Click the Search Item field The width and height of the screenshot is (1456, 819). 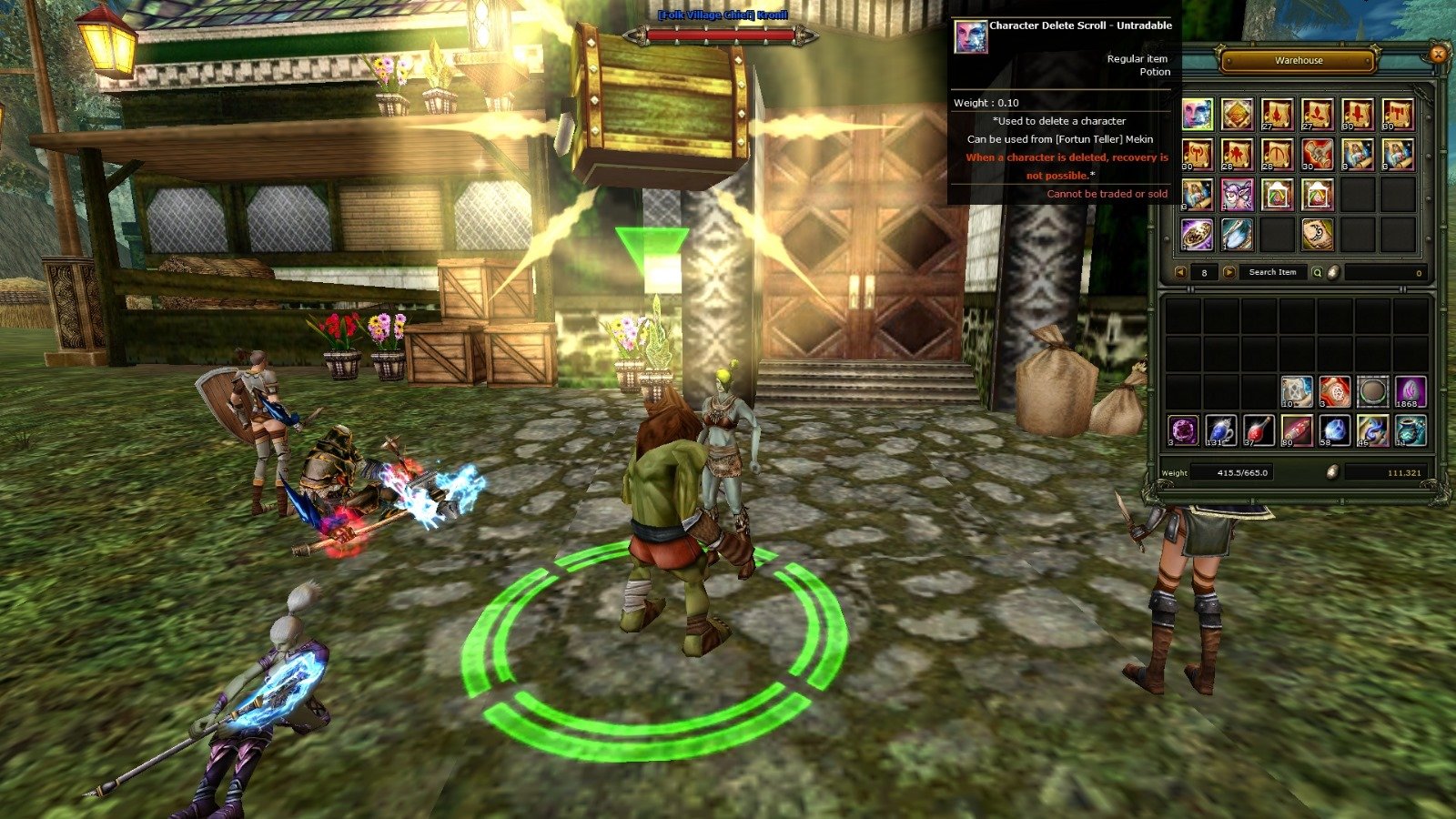point(1272,272)
